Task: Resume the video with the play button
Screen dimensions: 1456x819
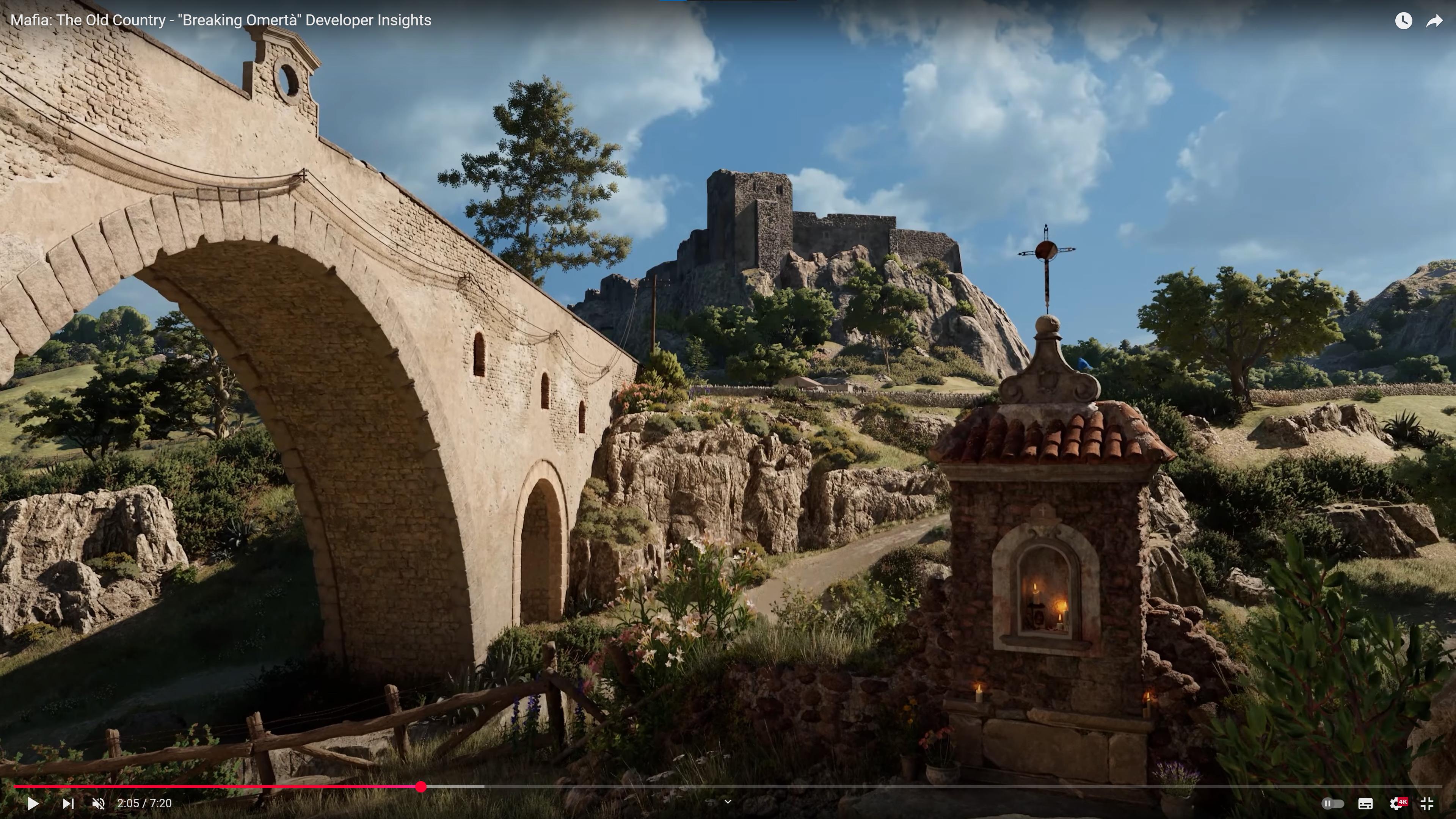Action: coord(33,803)
